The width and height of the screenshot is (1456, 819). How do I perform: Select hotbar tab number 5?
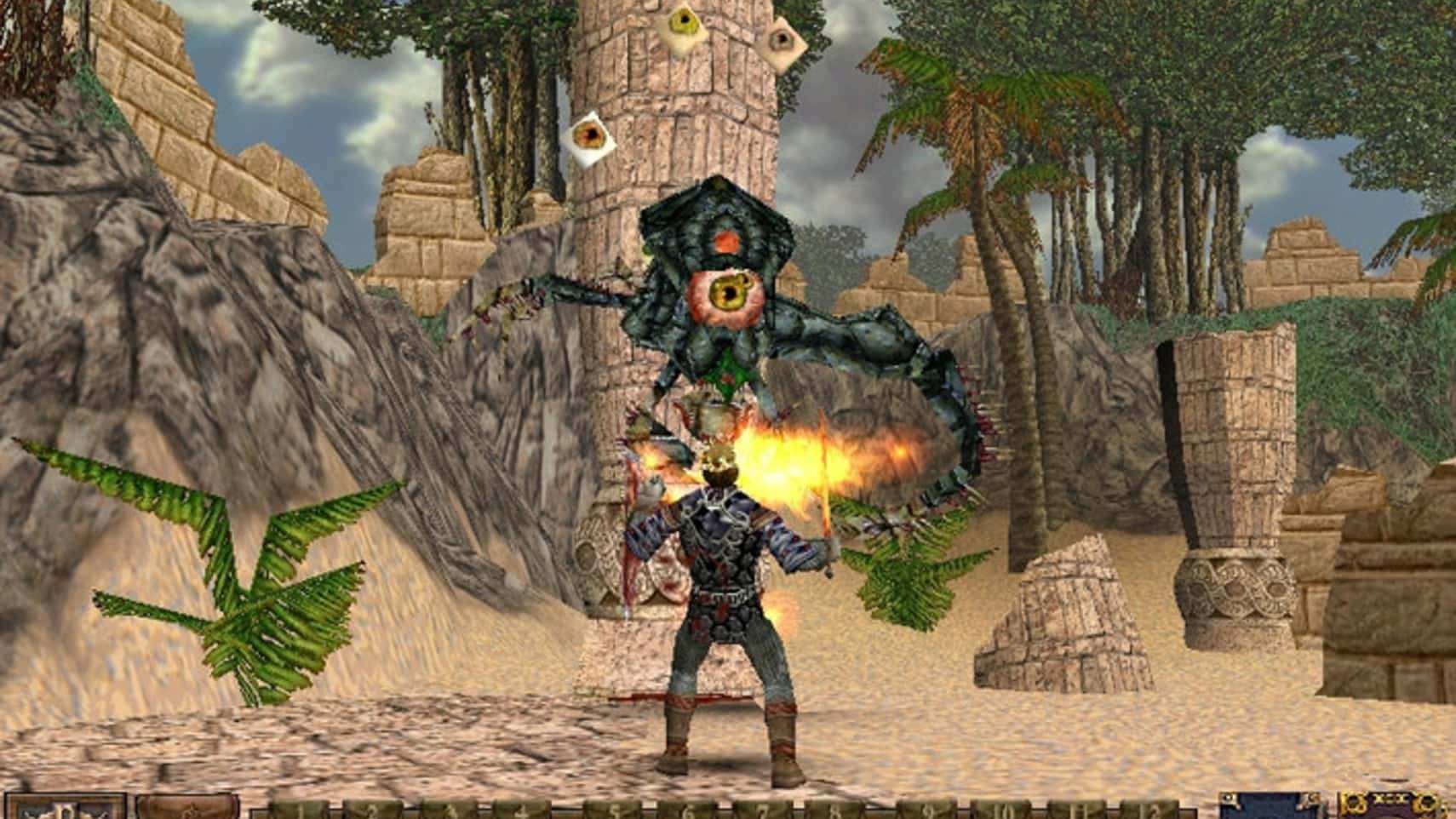(612, 810)
